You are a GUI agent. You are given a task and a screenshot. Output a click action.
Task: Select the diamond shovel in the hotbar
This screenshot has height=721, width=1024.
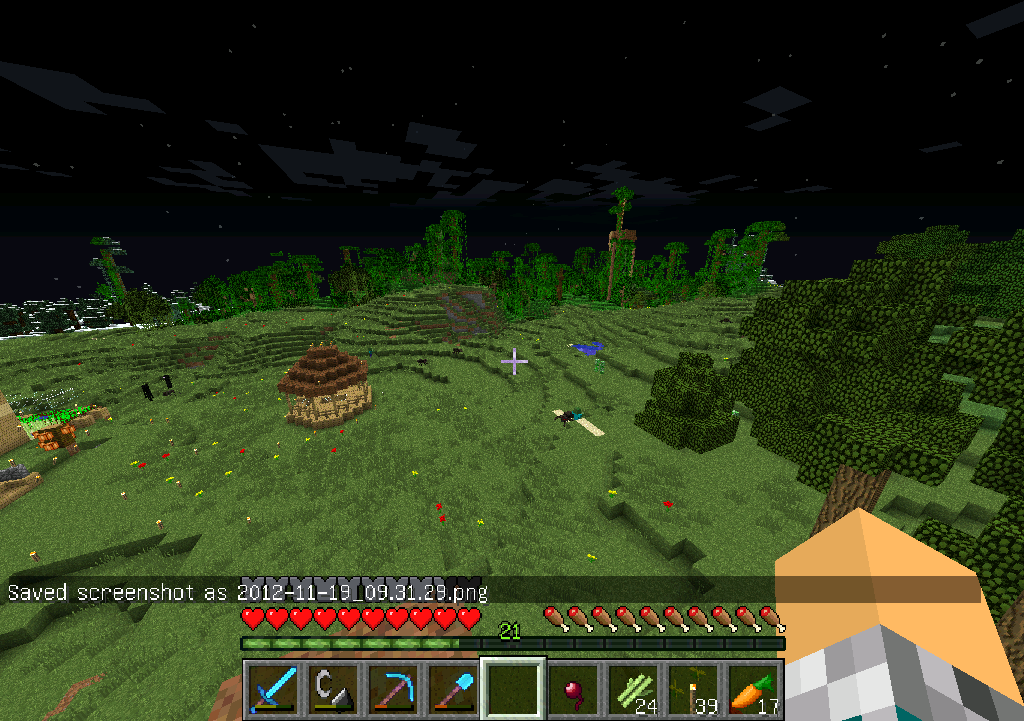[453, 689]
